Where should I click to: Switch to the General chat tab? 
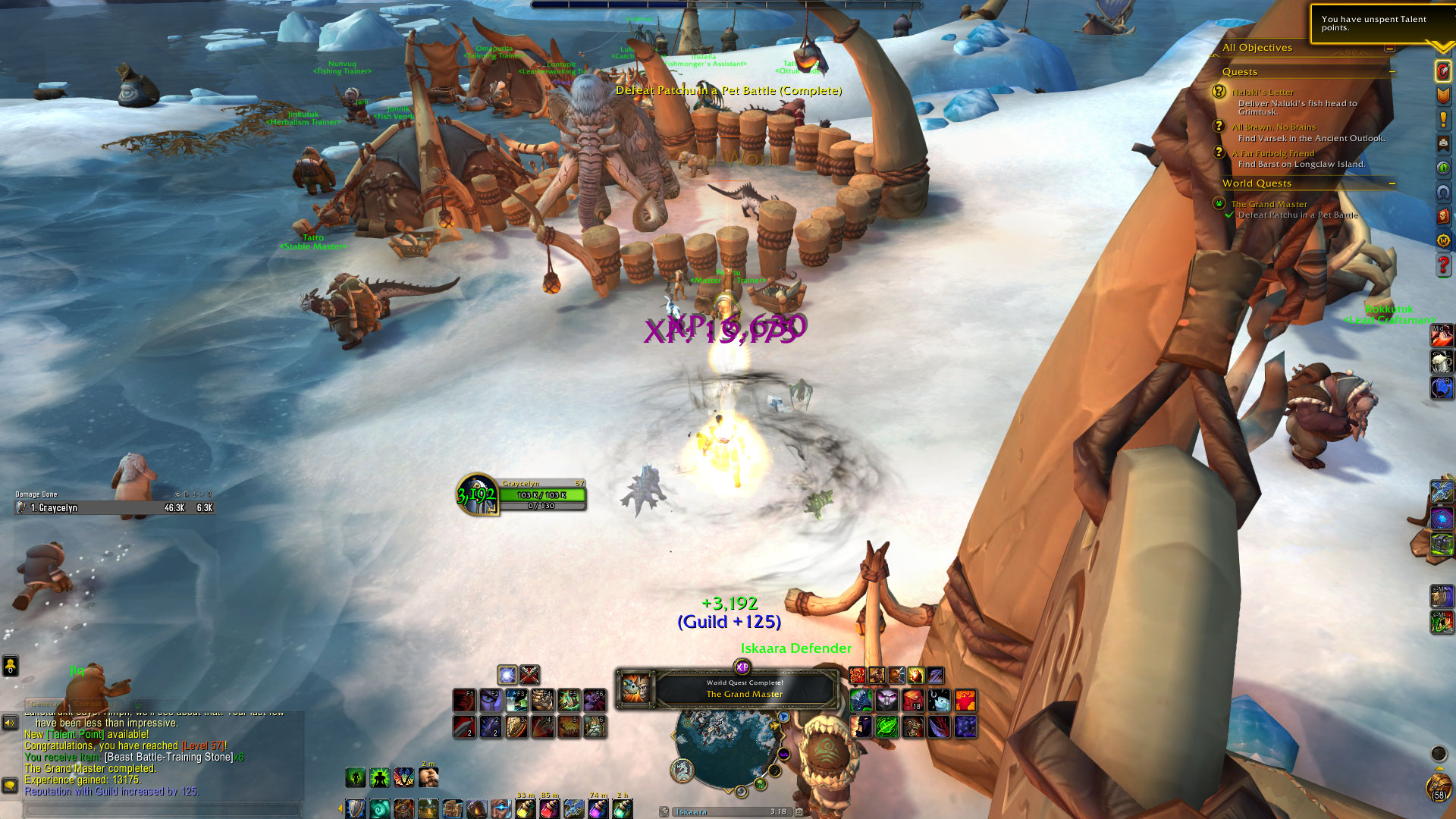[45, 704]
